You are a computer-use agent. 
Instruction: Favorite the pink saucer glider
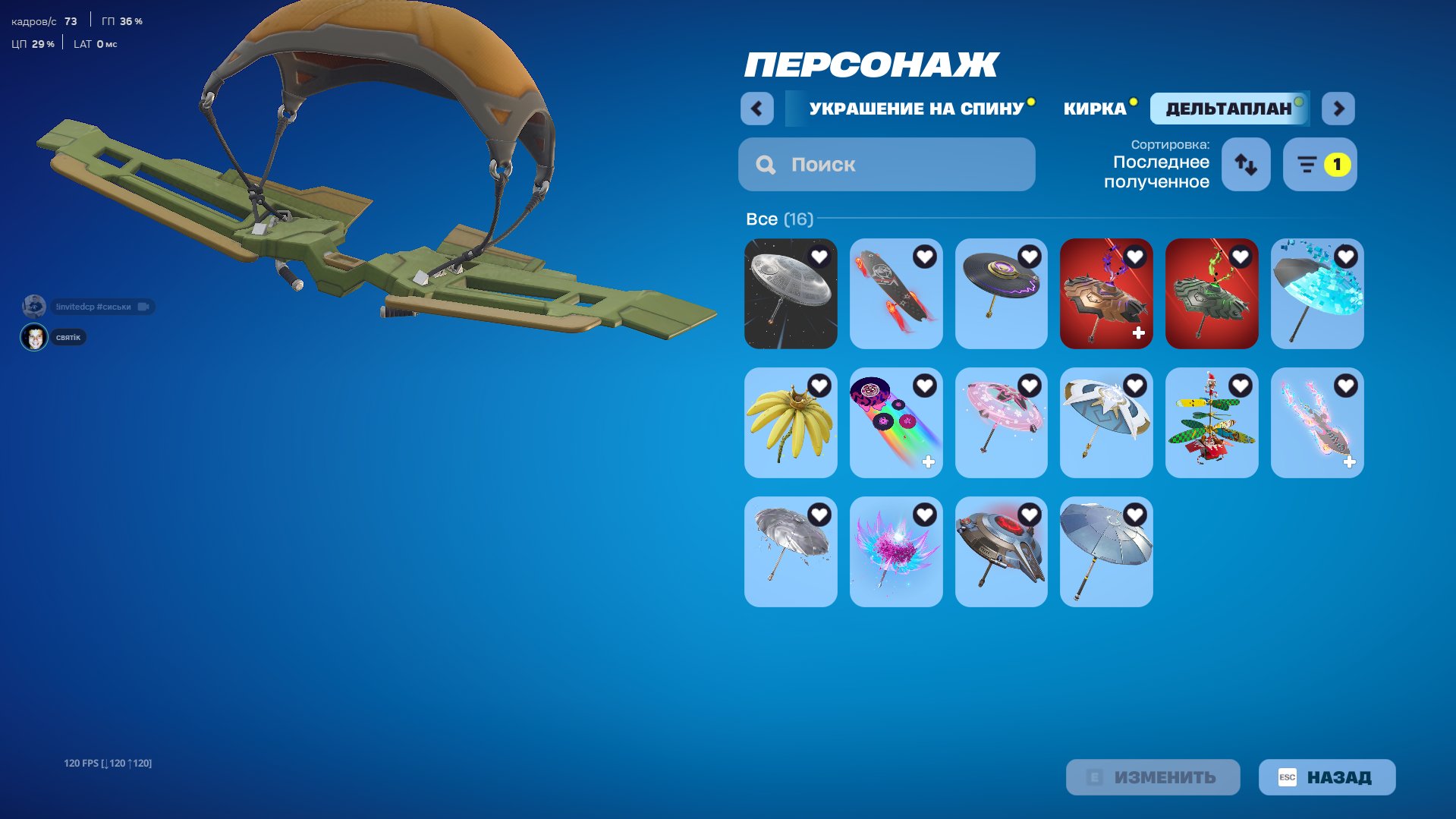point(1029,386)
